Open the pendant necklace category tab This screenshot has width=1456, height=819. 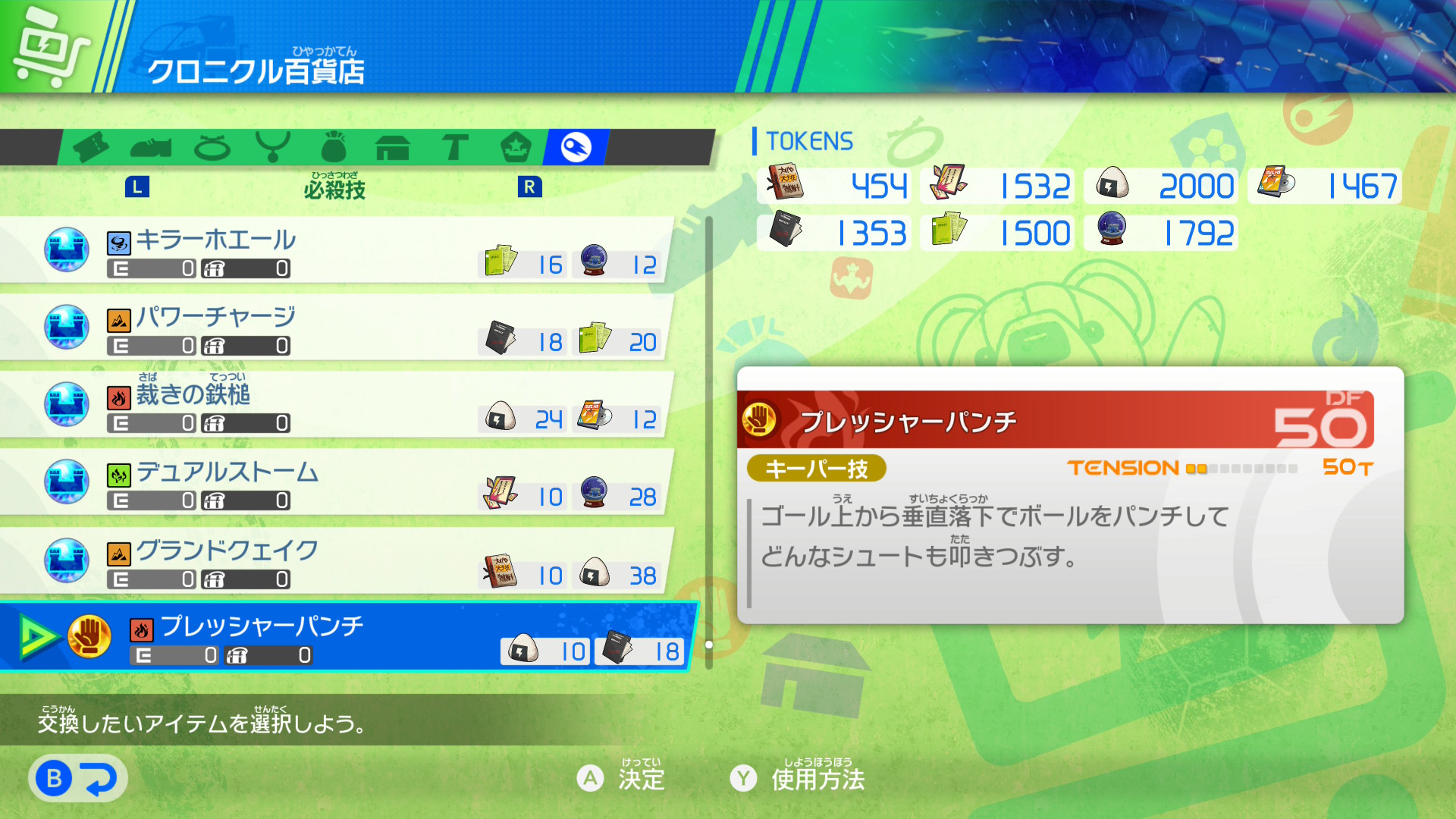[273, 147]
